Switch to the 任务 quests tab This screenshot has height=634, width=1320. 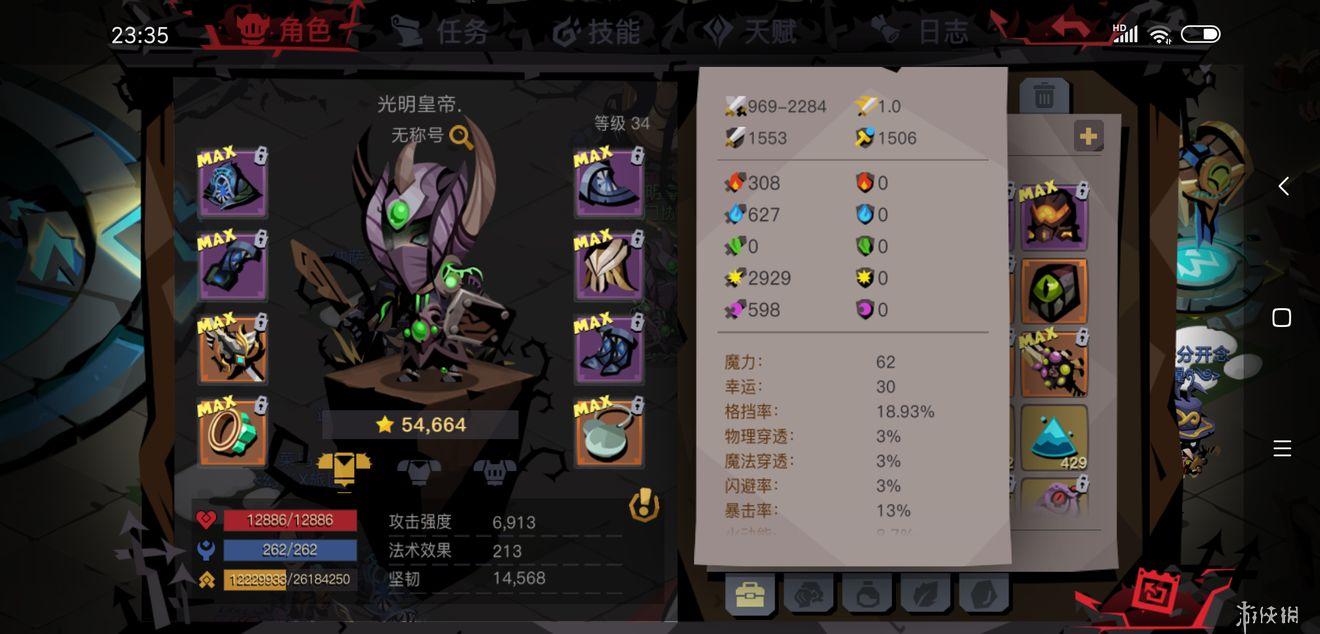pyautogui.click(x=440, y=32)
